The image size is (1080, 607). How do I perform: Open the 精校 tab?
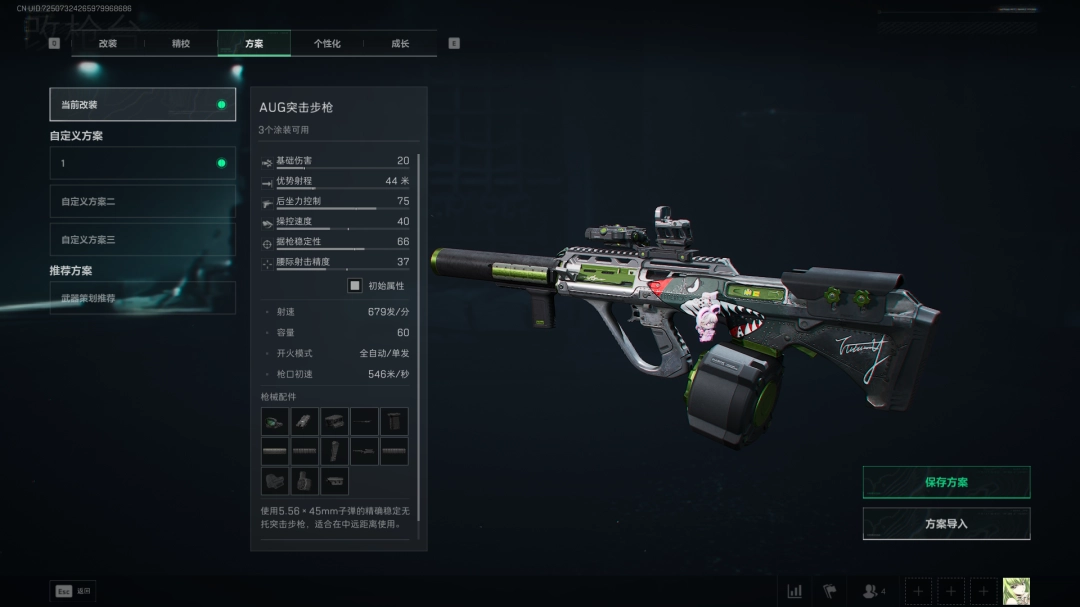[x=181, y=44]
